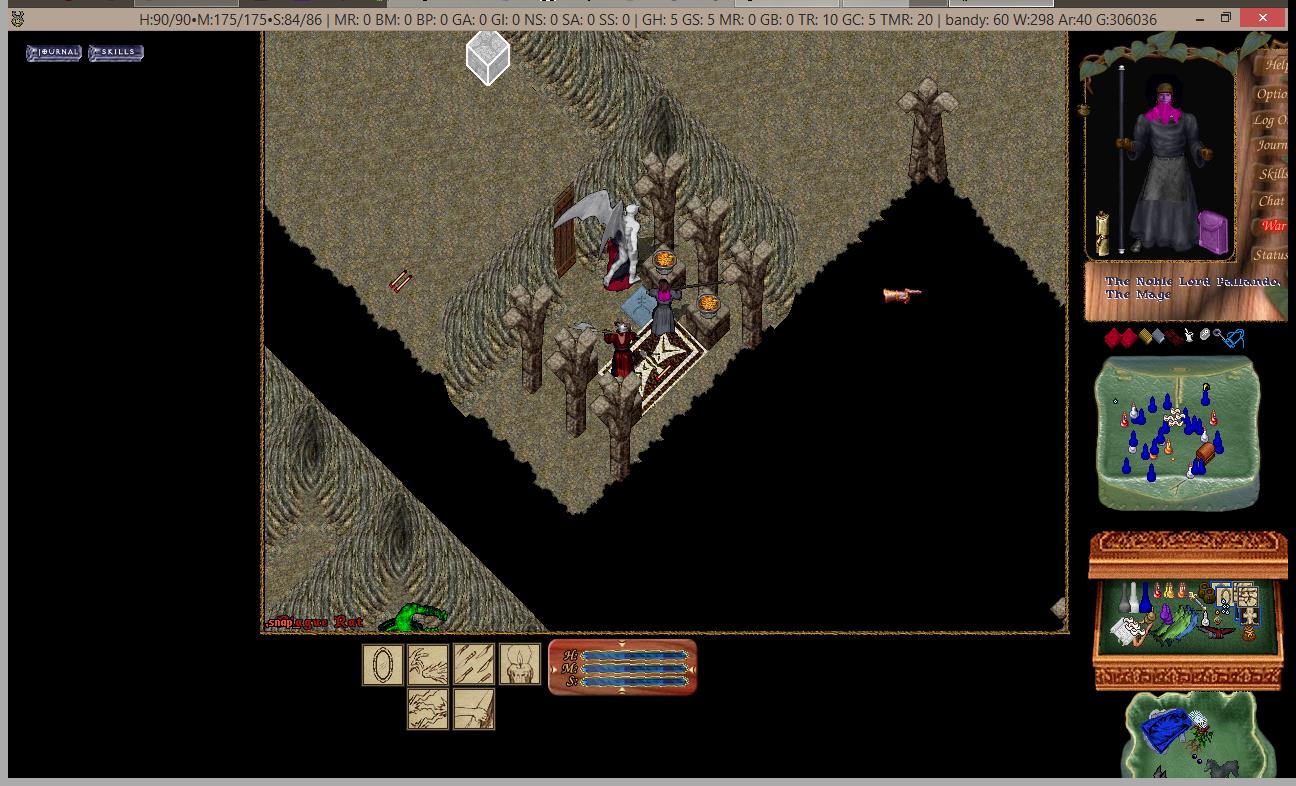Screen dimensions: 1296x786
Task: Click the Help button on the paperdoll
Action: tap(1276, 65)
